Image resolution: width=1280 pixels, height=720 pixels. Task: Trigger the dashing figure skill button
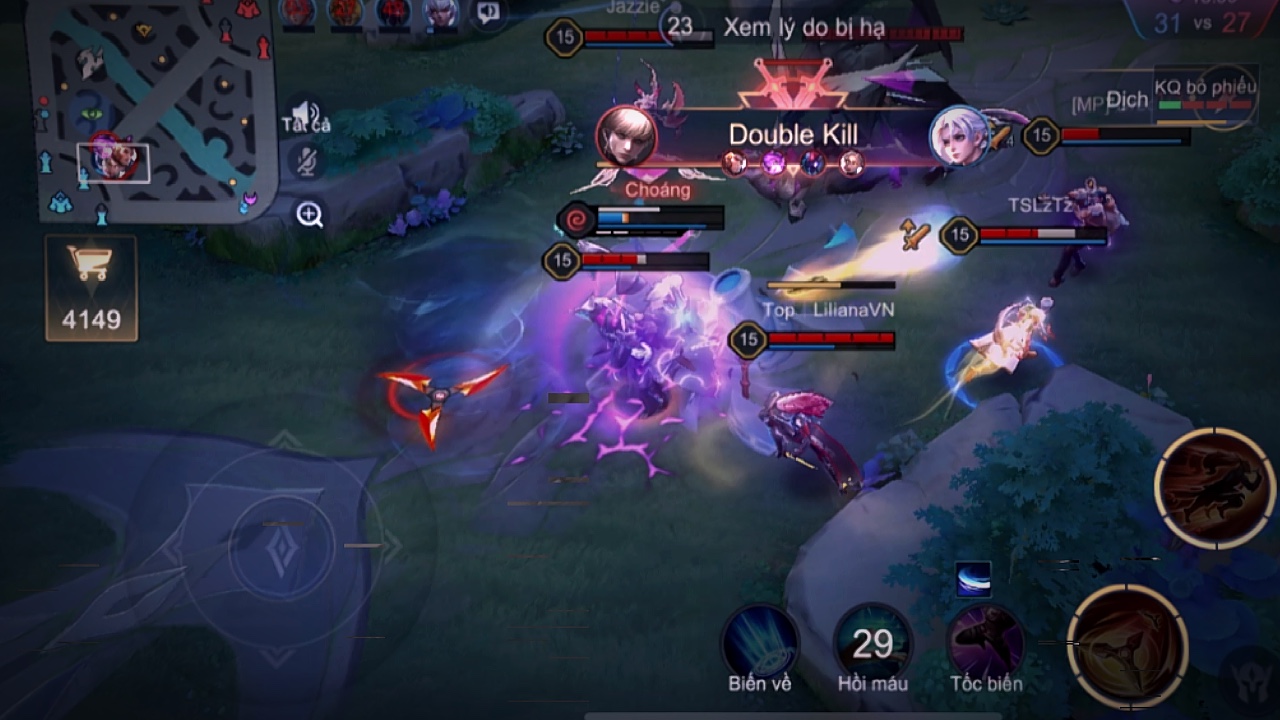click(x=1214, y=489)
